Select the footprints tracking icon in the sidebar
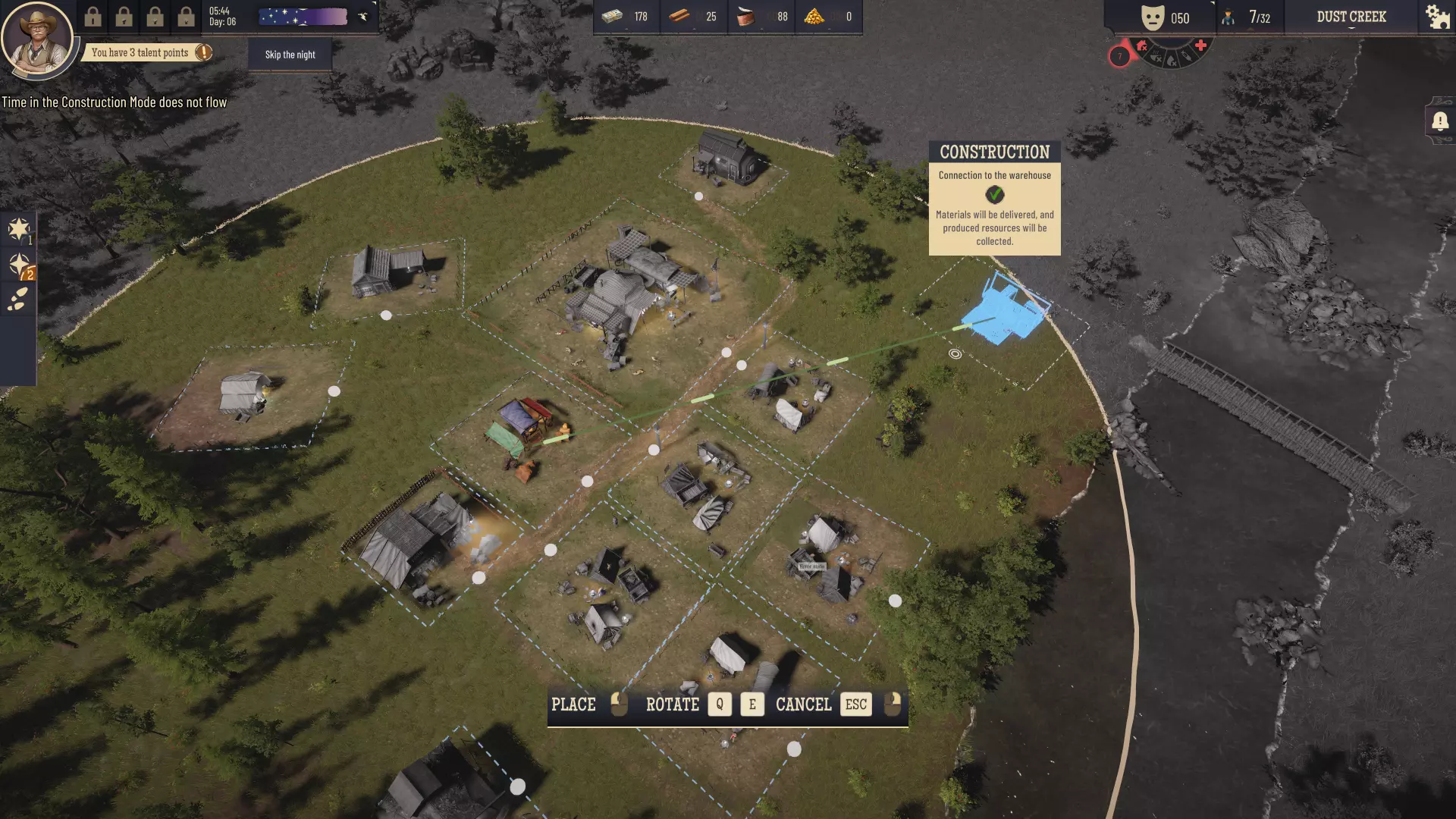The height and width of the screenshot is (819, 1456). [19, 300]
